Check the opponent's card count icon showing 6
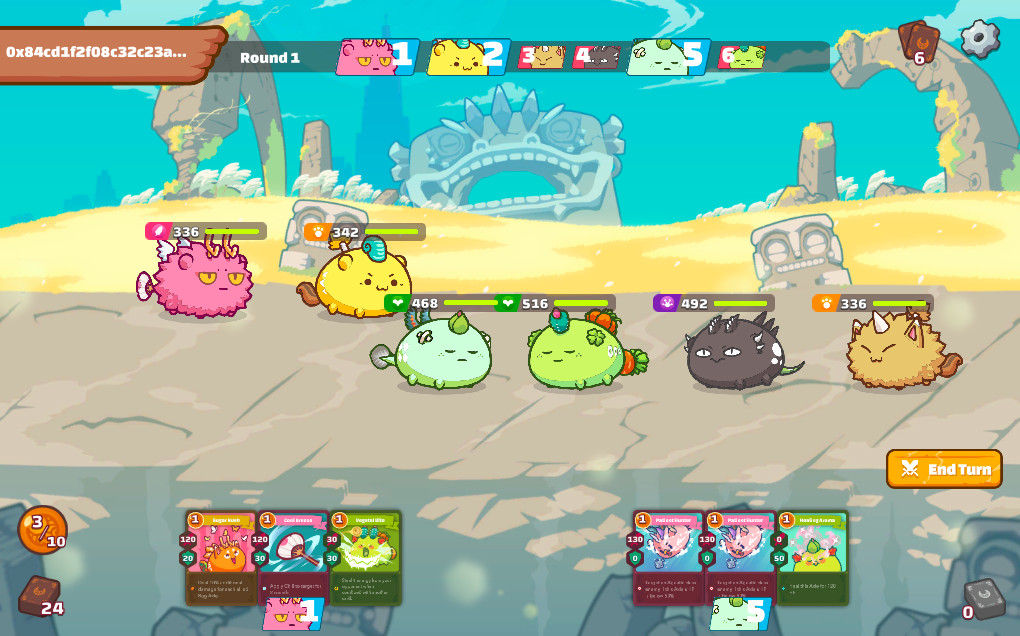The image size is (1020, 636). pyautogui.click(x=918, y=42)
